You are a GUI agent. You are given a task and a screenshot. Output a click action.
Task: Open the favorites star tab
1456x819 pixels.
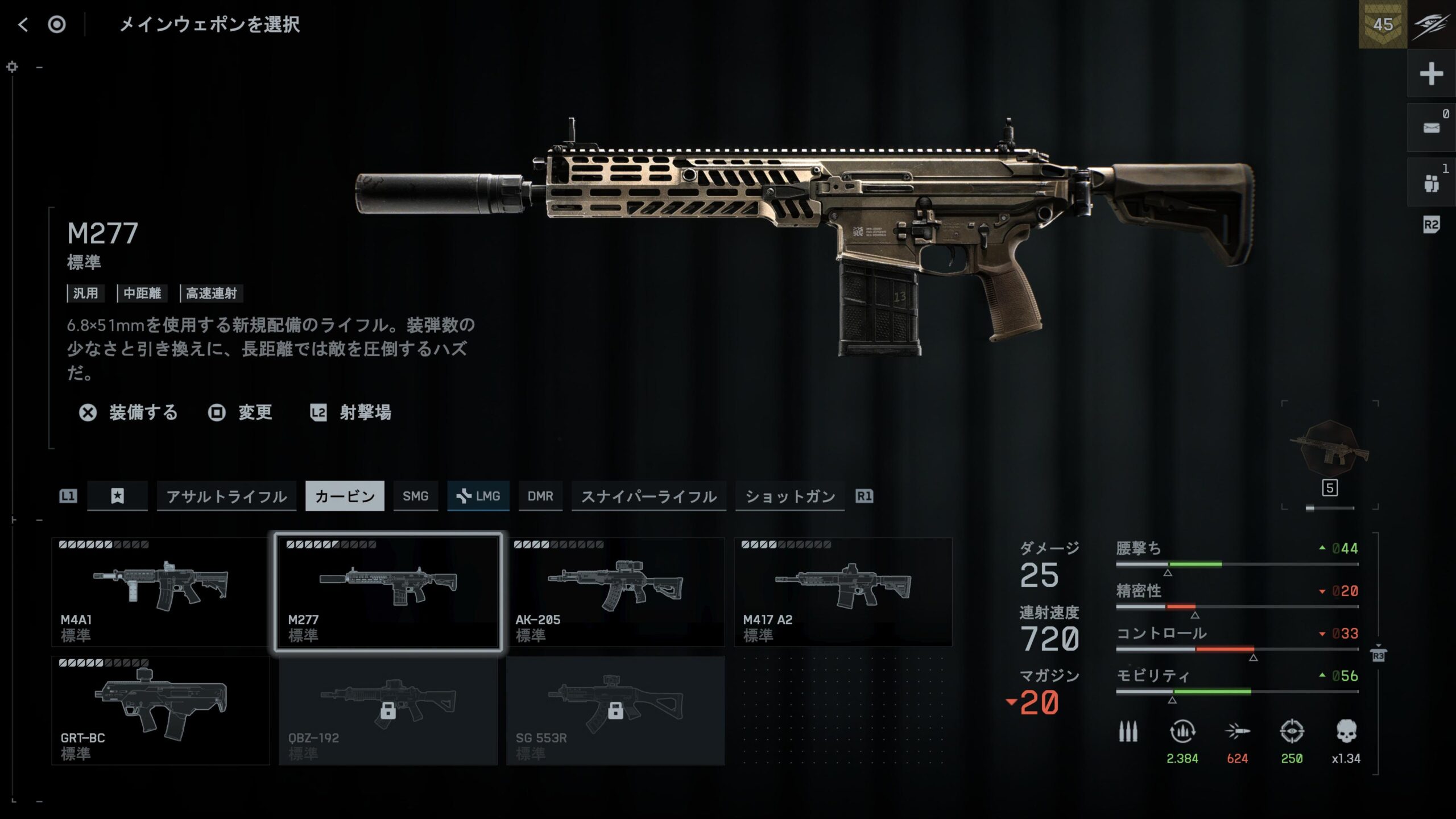117,497
